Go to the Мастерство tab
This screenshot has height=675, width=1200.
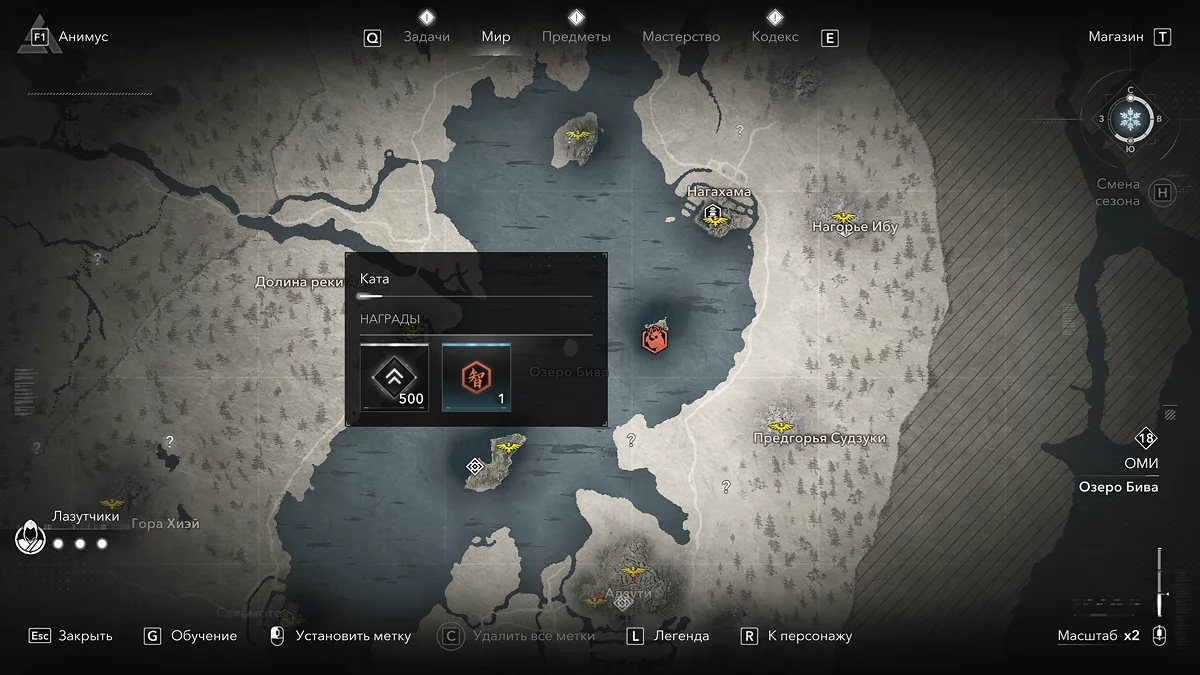pos(681,37)
